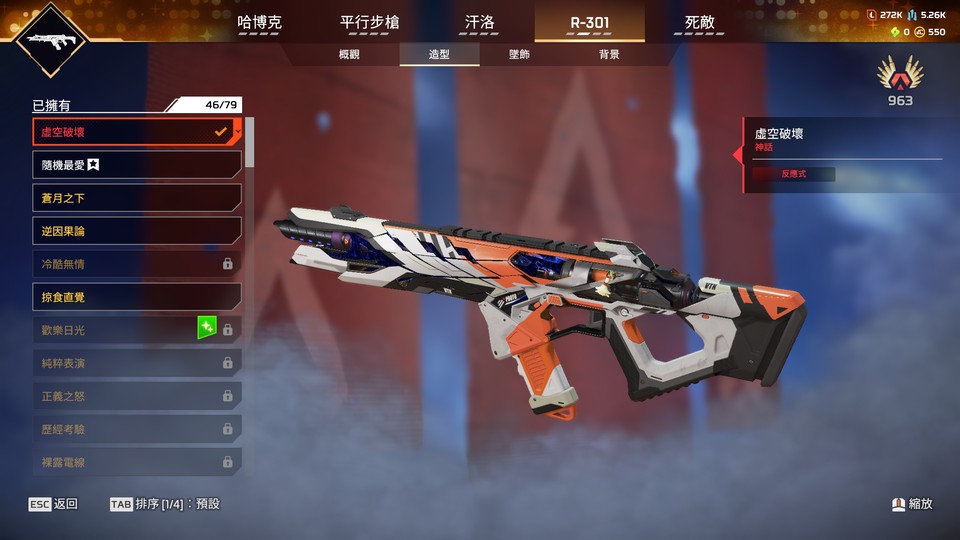The height and width of the screenshot is (540, 960).
Task: Open the 概觀 sub-tab
Action: [349, 54]
